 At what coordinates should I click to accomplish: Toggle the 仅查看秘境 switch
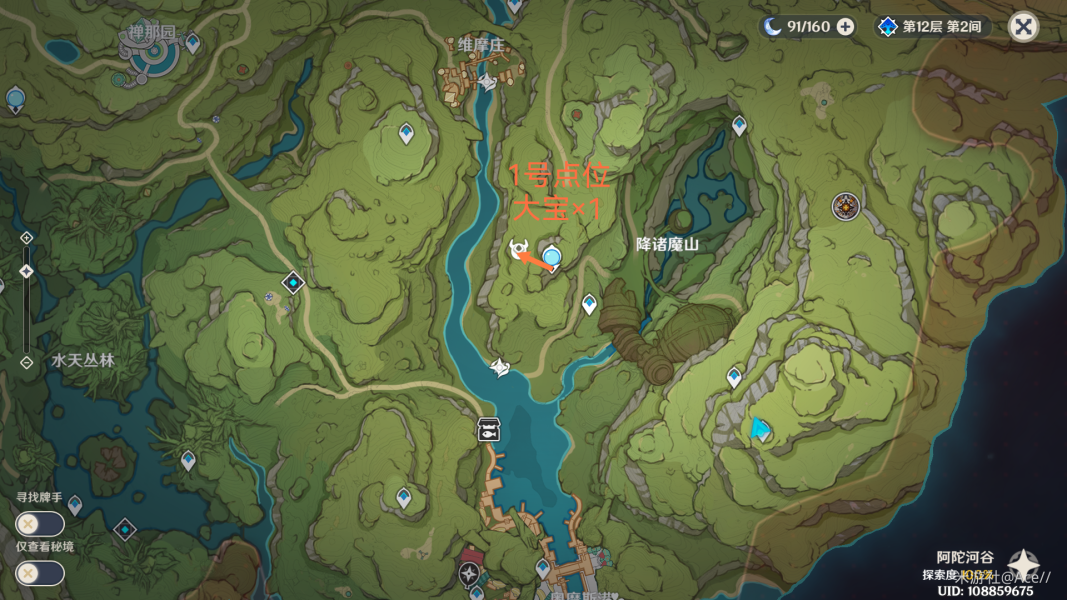pyautogui.click(x=39, y=573)
